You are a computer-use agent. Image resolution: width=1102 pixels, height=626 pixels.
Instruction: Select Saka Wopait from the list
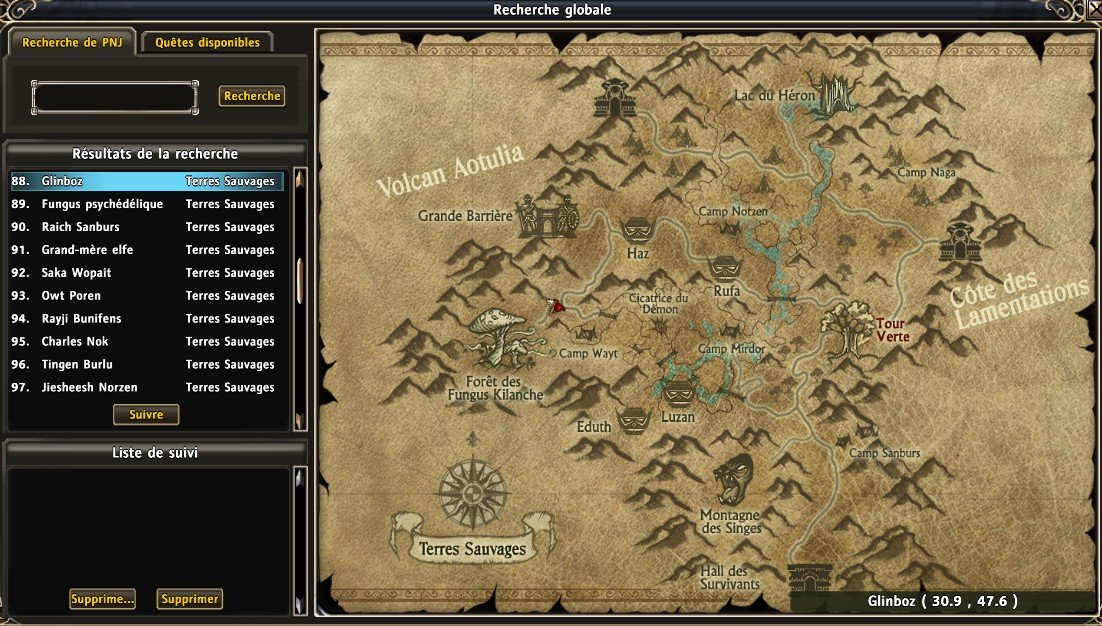147,273
